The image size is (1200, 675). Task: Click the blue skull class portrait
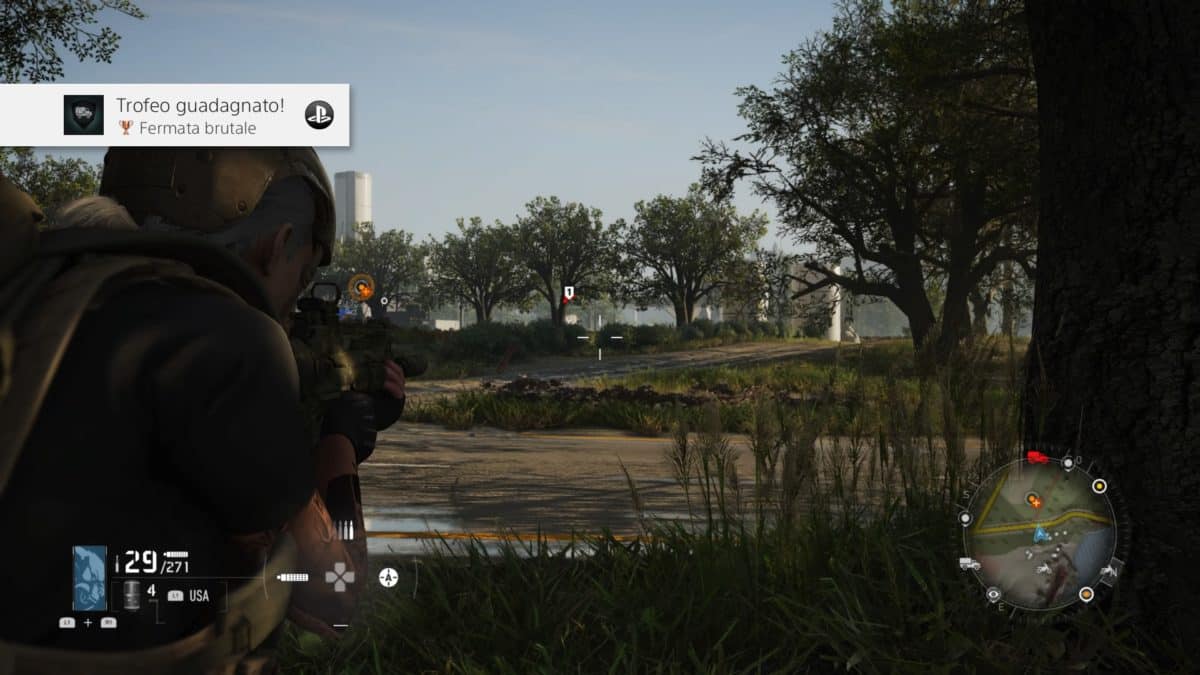(90, 578)
